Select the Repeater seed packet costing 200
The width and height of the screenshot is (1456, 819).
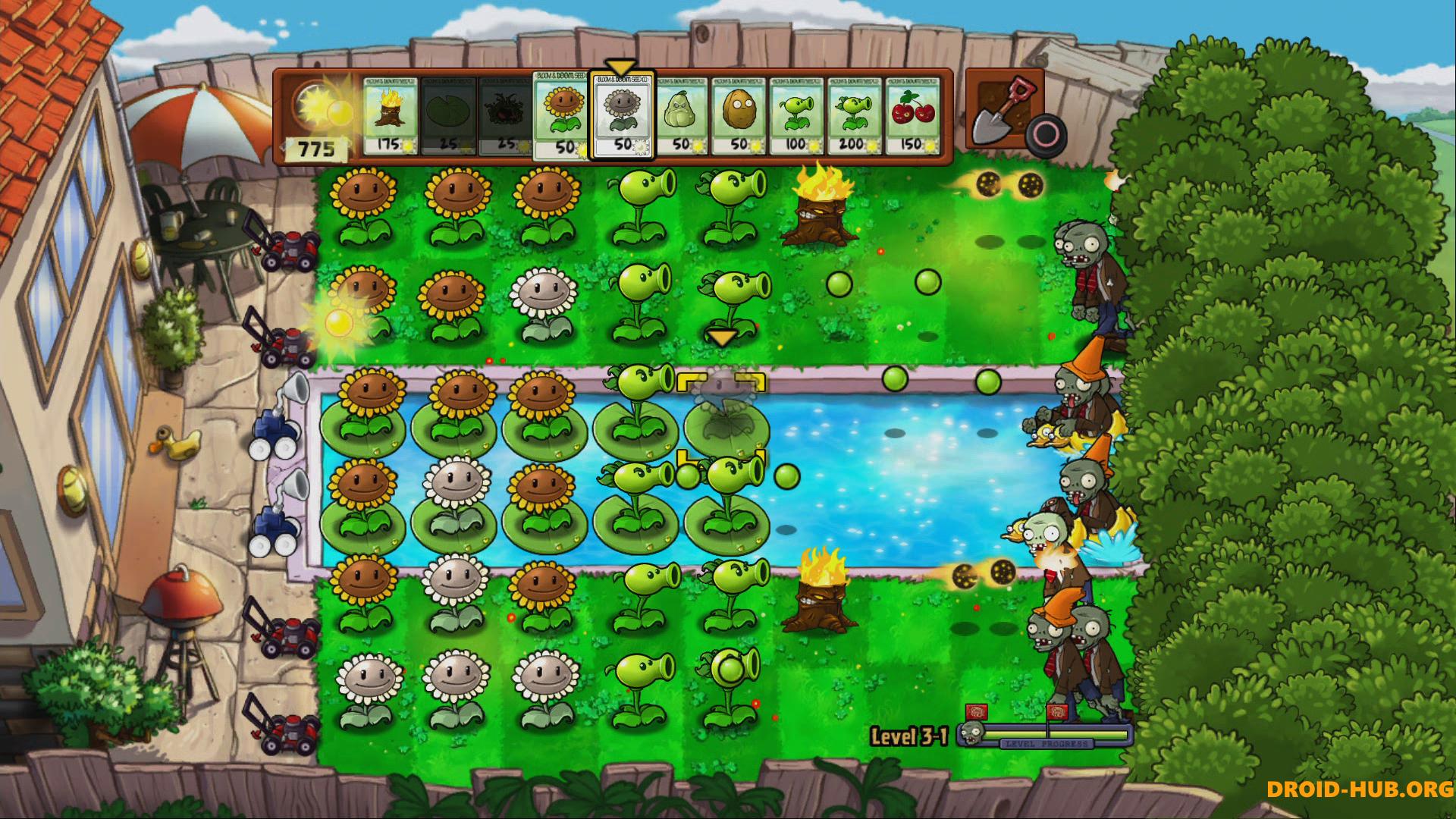[854, 115]
